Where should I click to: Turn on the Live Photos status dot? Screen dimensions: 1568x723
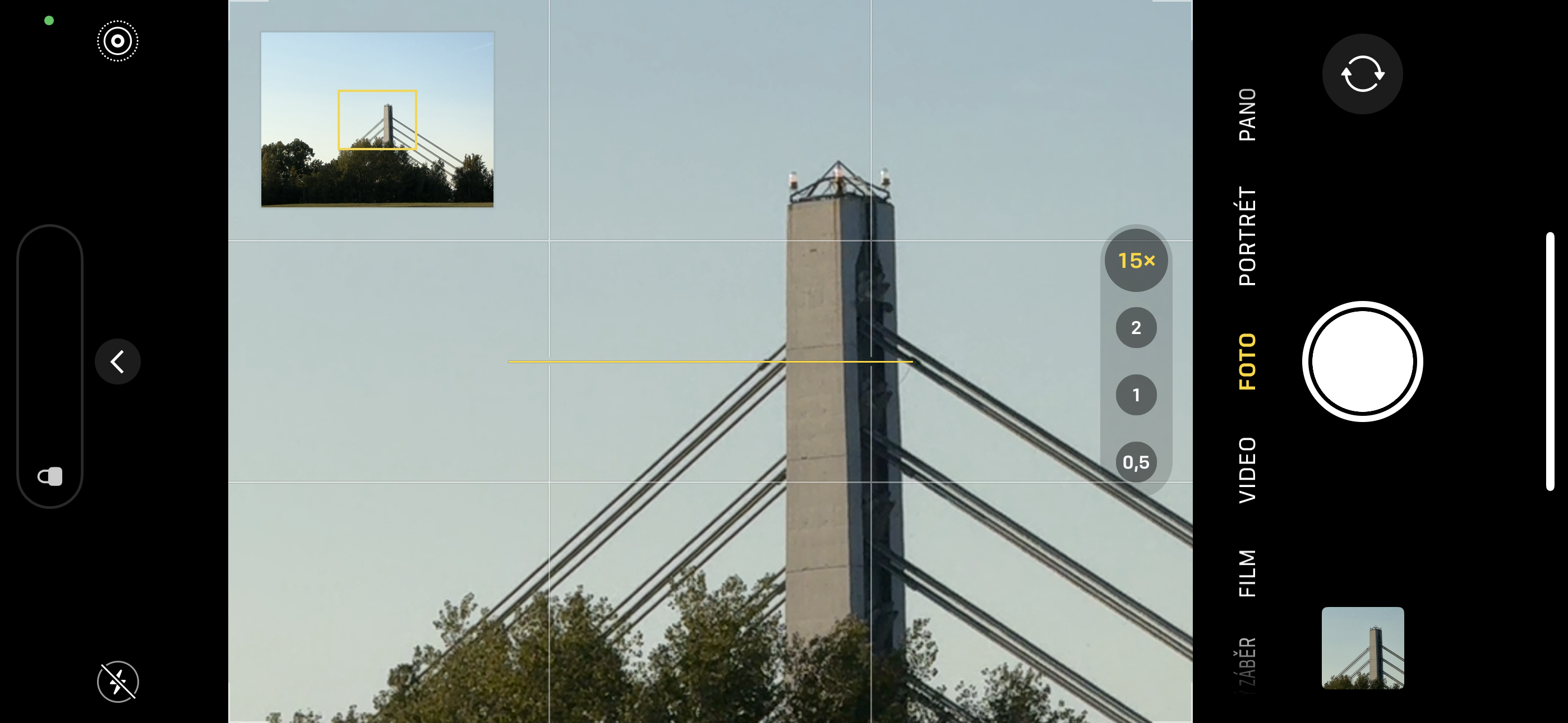tap(49, 20)
